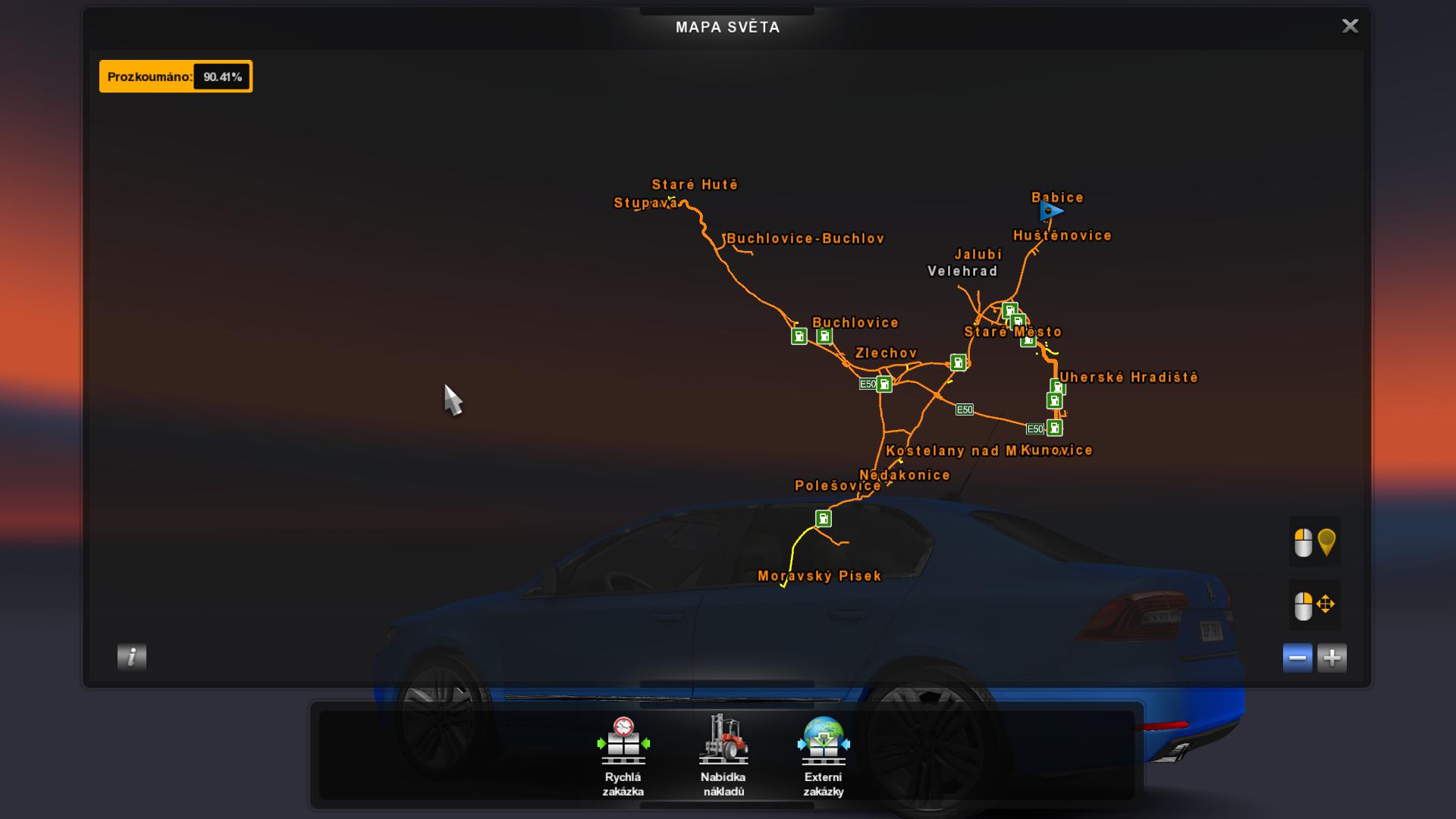Zoom out the map with minus button
1456x819 pixels.
coord(1298,657)
